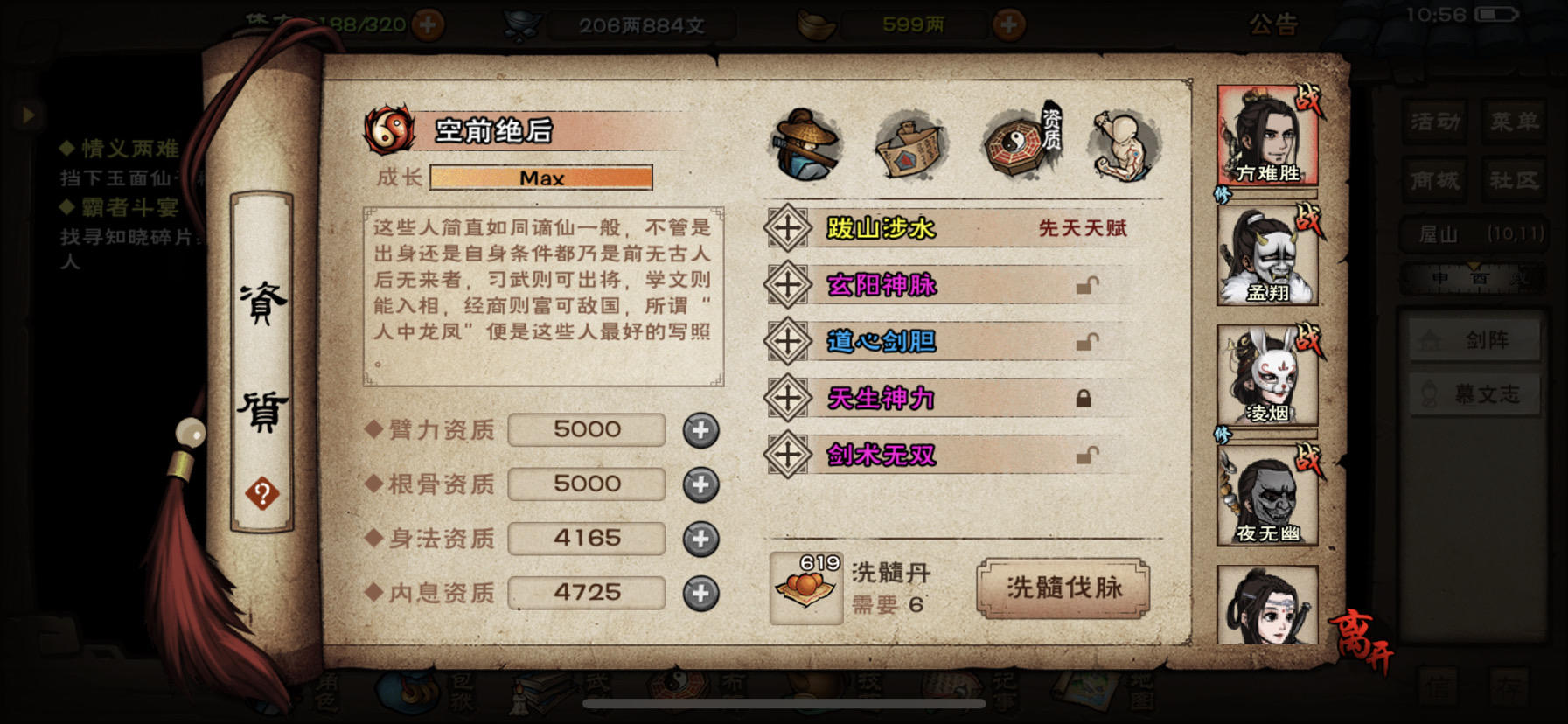The width and height of the screenshot is (1568, 724).
Task: Open the 菜单 menu
Action: (x=1515, y=122)
